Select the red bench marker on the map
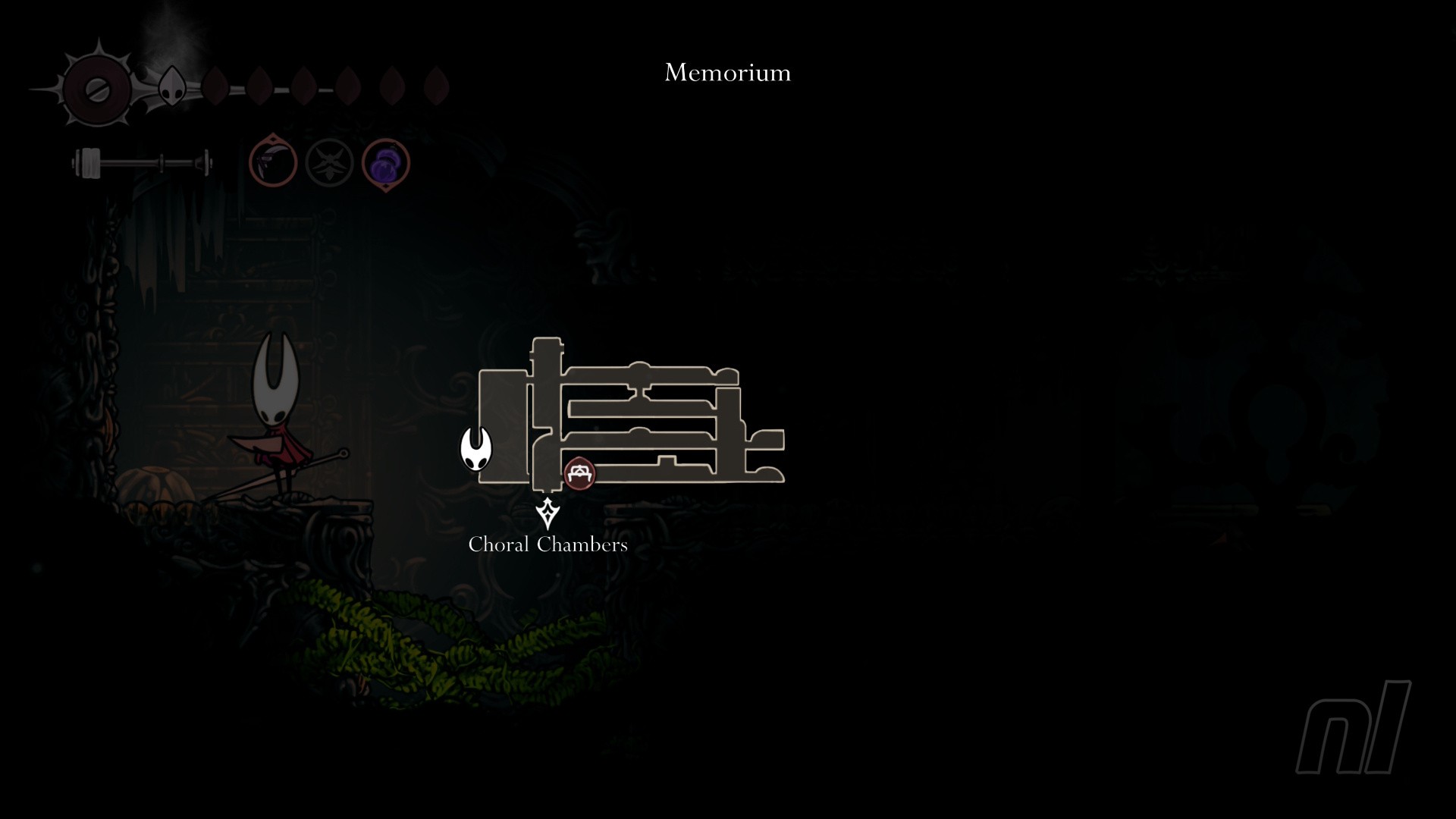The height and width of the screenshot is (819, 1456). pyautogui.click(x=580, y=473)
